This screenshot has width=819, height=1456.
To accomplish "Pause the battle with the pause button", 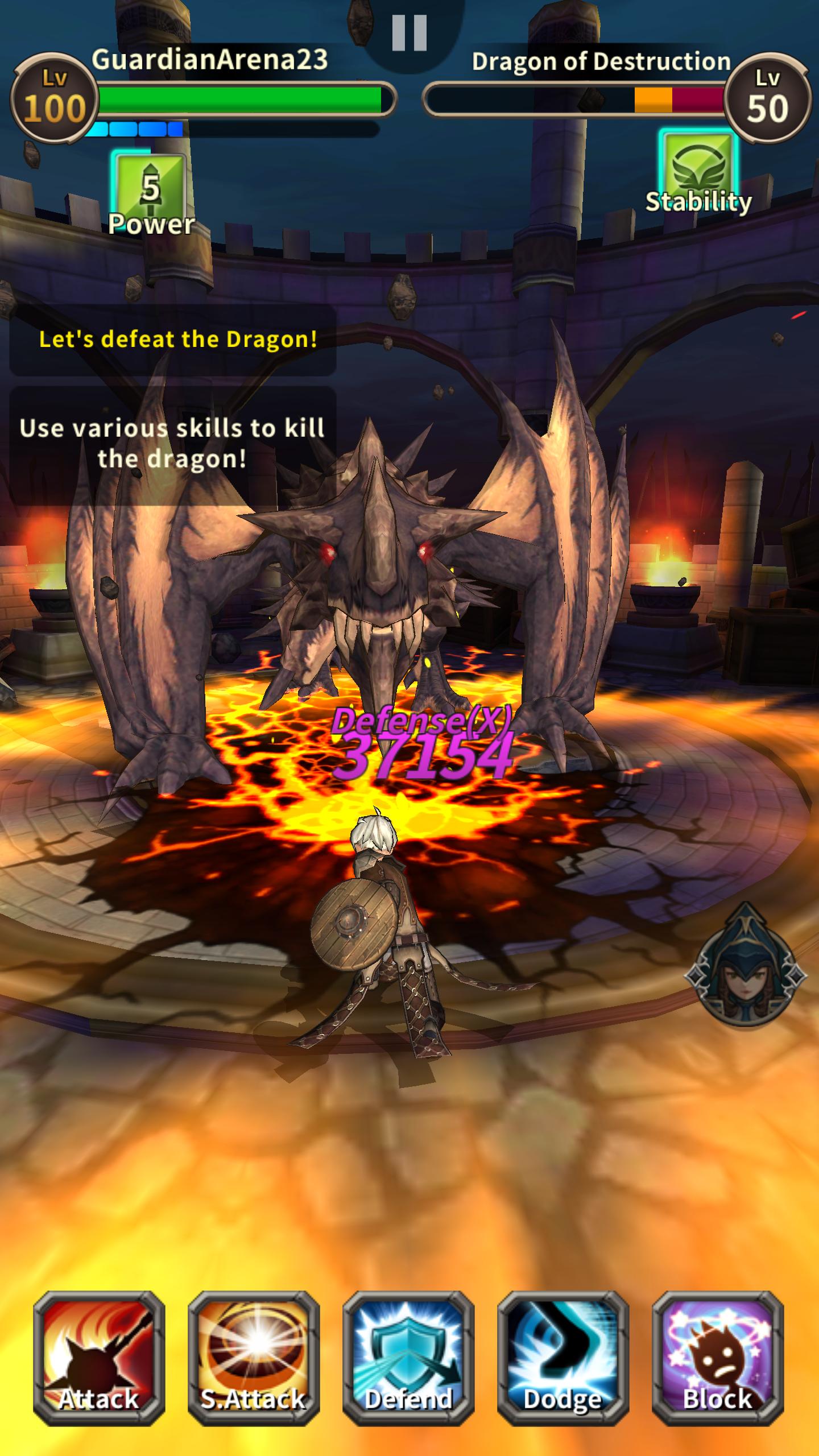I will click(409, 34).
